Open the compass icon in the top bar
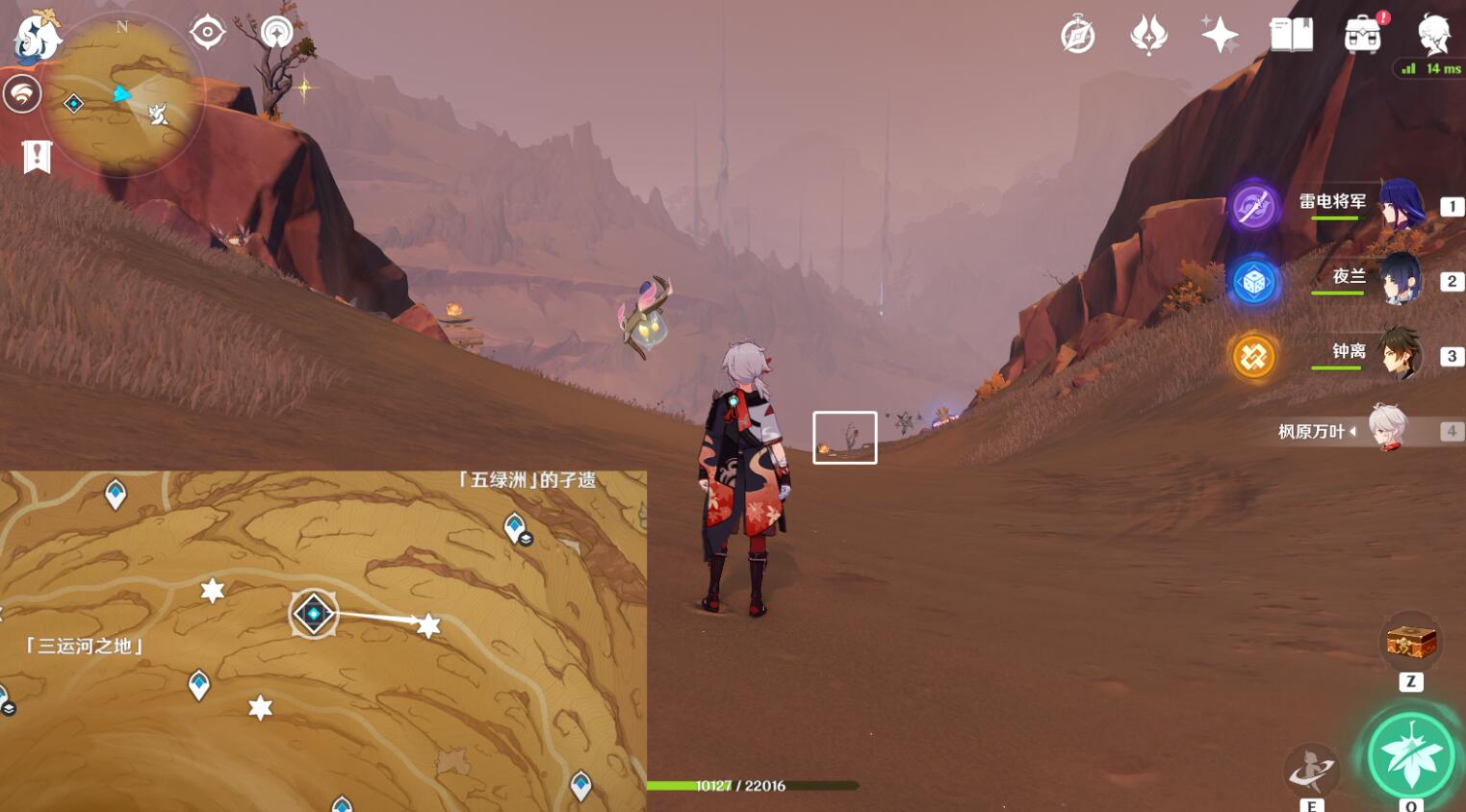This screenshot has width=1466, height=812. pos(1077,37)
